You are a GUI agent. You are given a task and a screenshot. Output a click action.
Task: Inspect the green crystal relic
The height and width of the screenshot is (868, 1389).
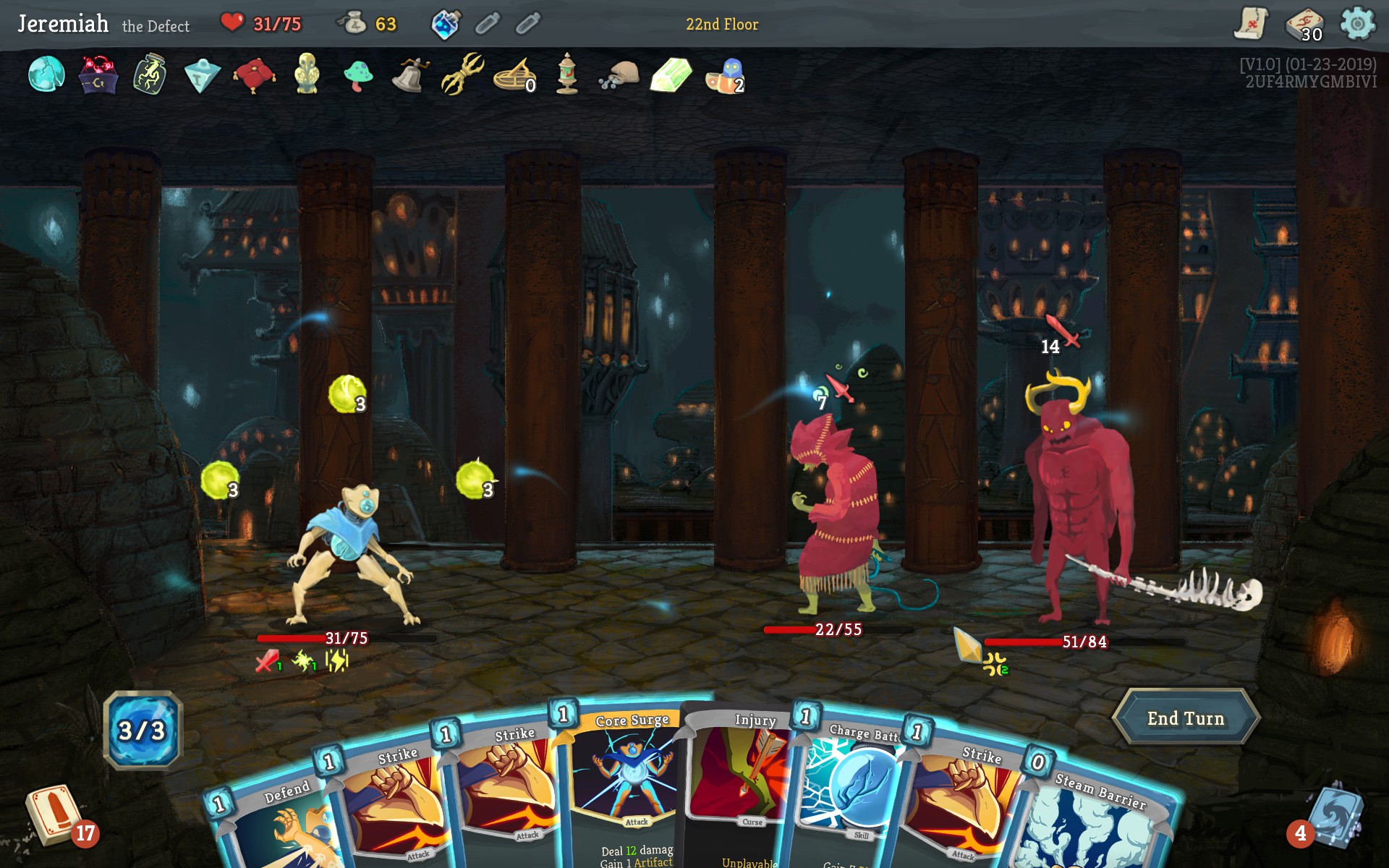pyautogui.click(x=671, y=75)
